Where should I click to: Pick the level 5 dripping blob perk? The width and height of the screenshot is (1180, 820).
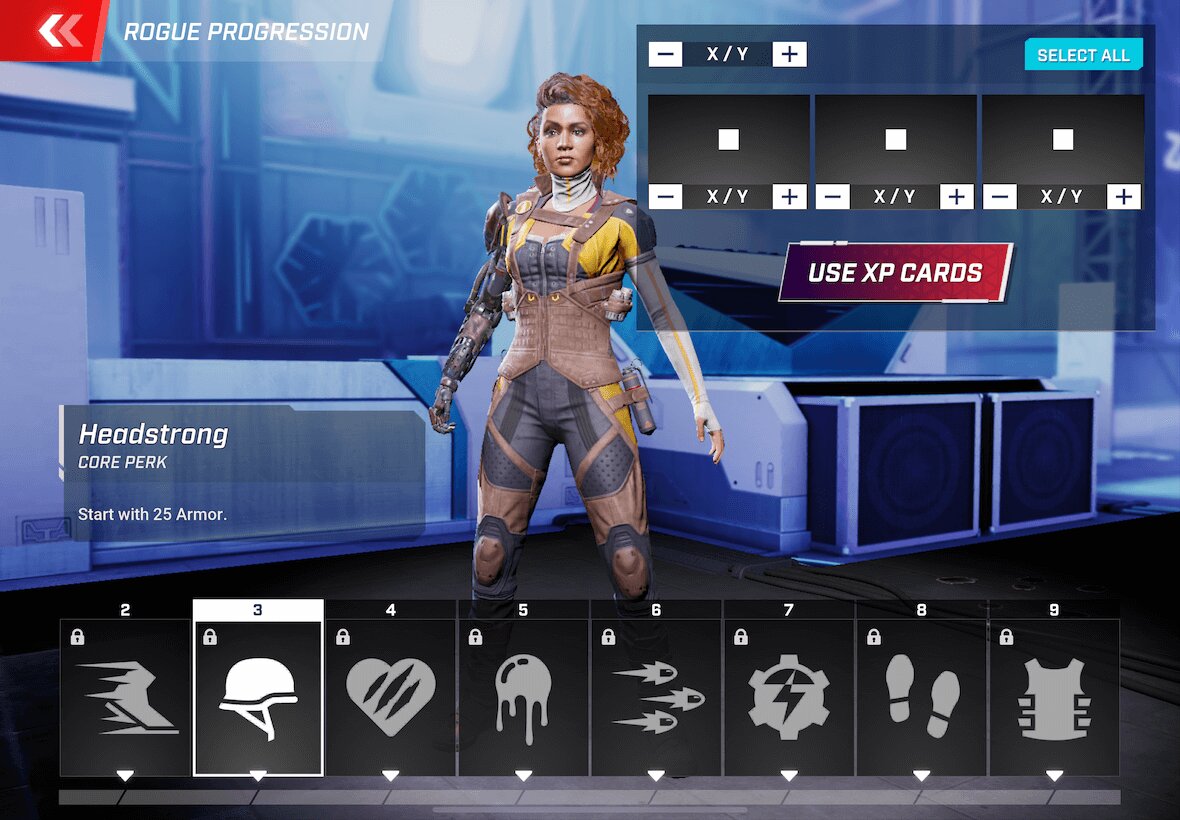tap(523, 697)
